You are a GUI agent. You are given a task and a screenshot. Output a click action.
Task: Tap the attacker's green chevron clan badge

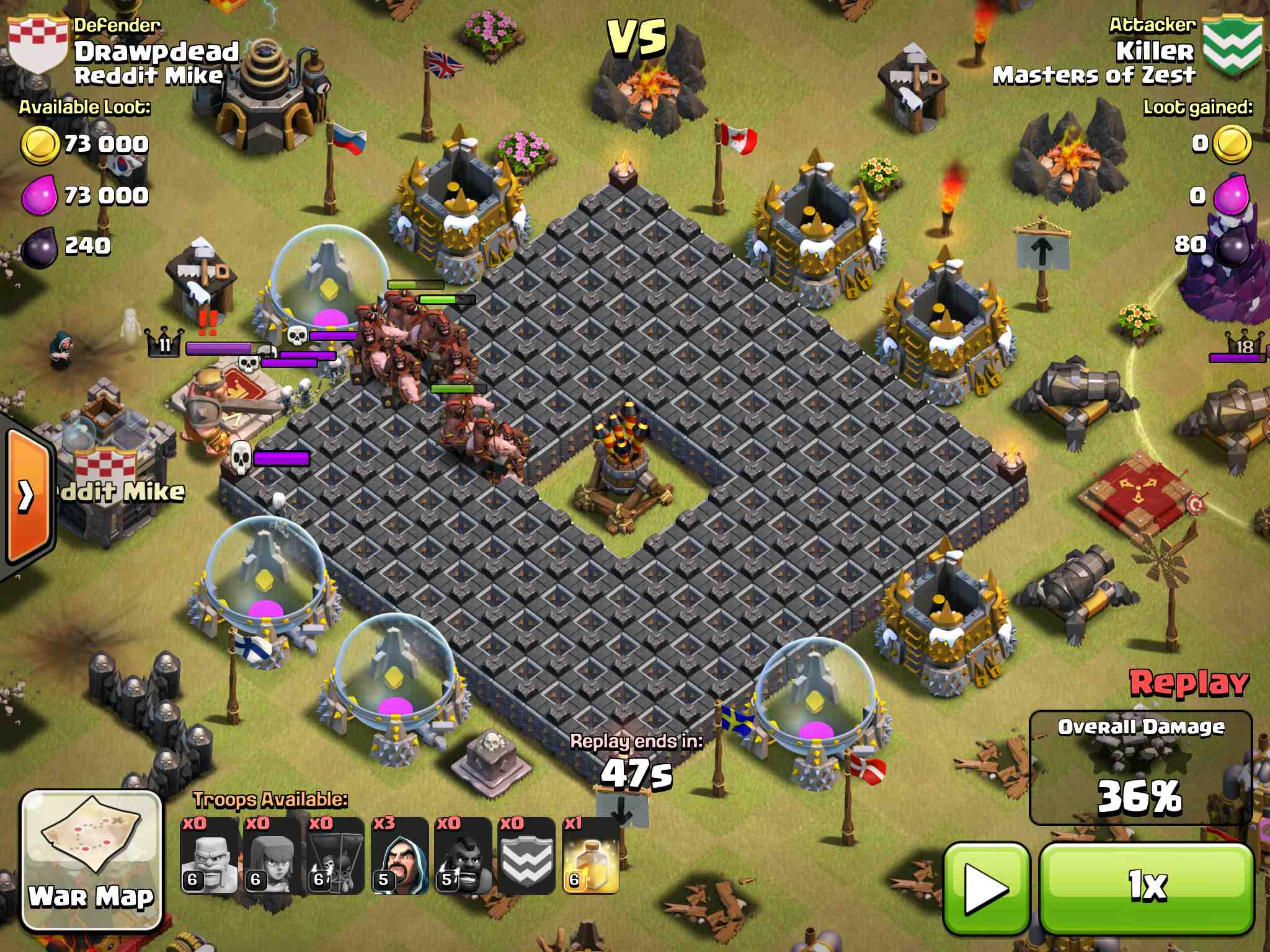coord(1232,46)
